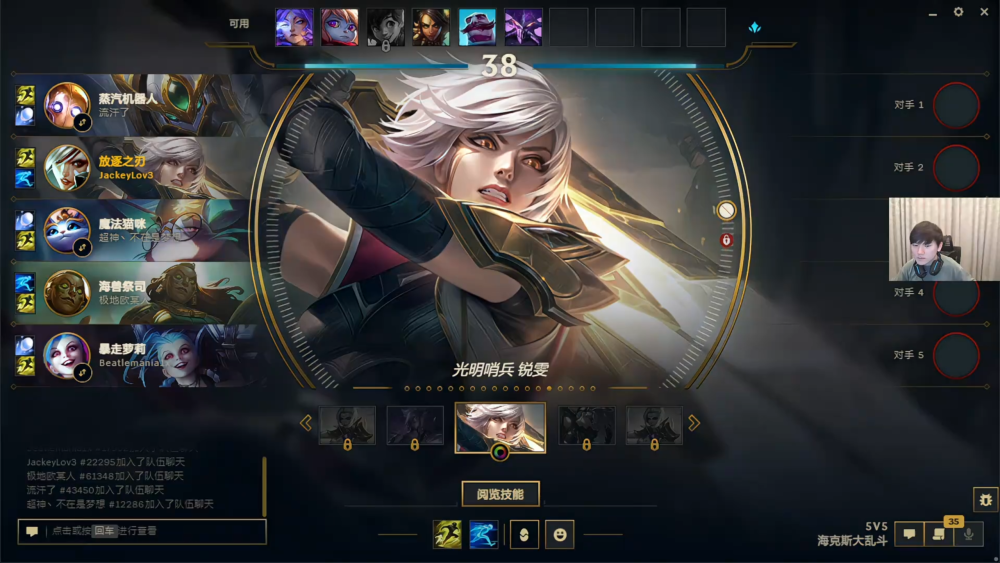Show previous skins with the left arrow
Screen dimensions: 1000x563
pyautogui.click(x=306, y=423)
